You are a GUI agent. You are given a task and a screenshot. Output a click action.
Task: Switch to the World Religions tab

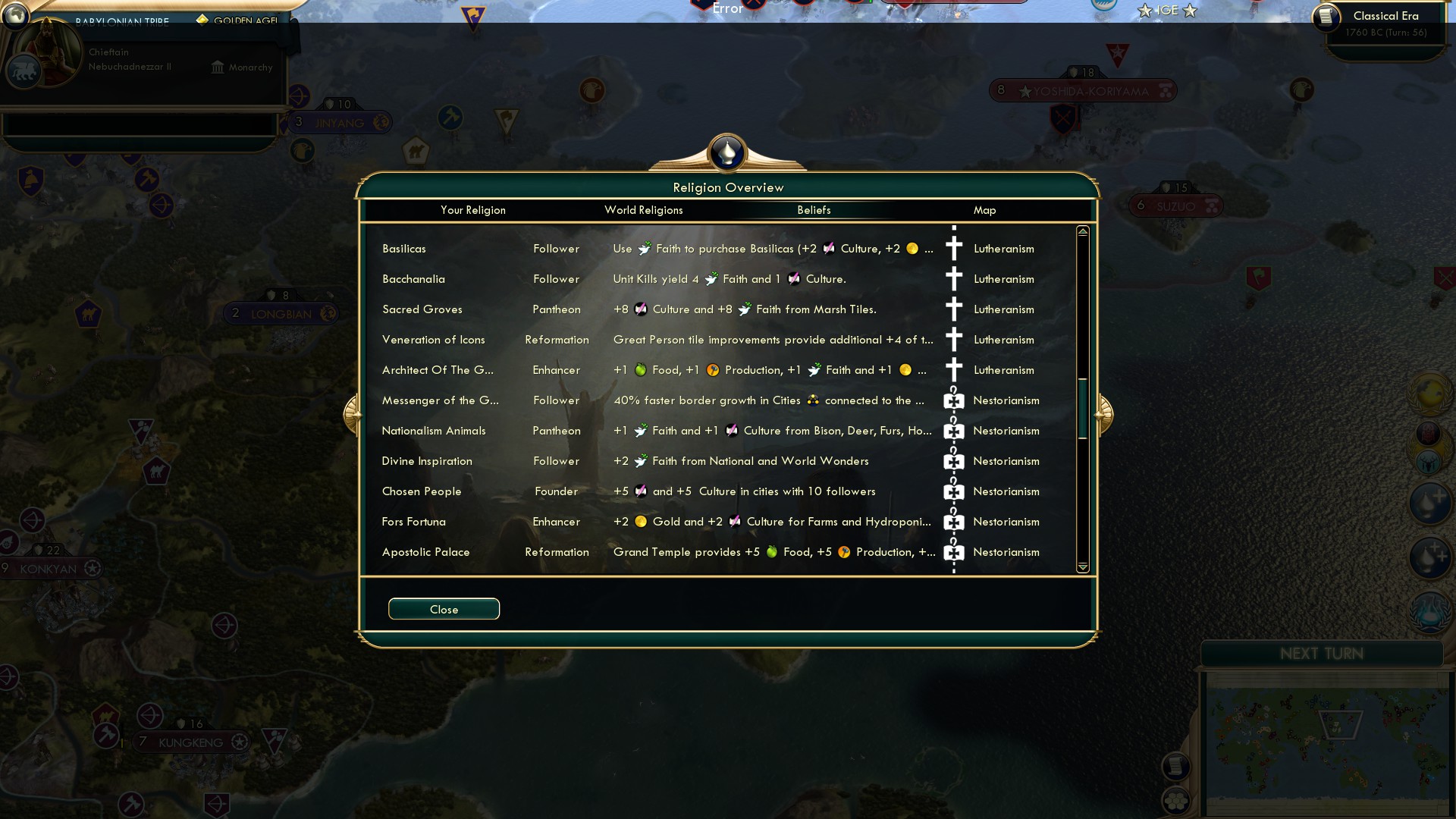[x=643, y=210]
